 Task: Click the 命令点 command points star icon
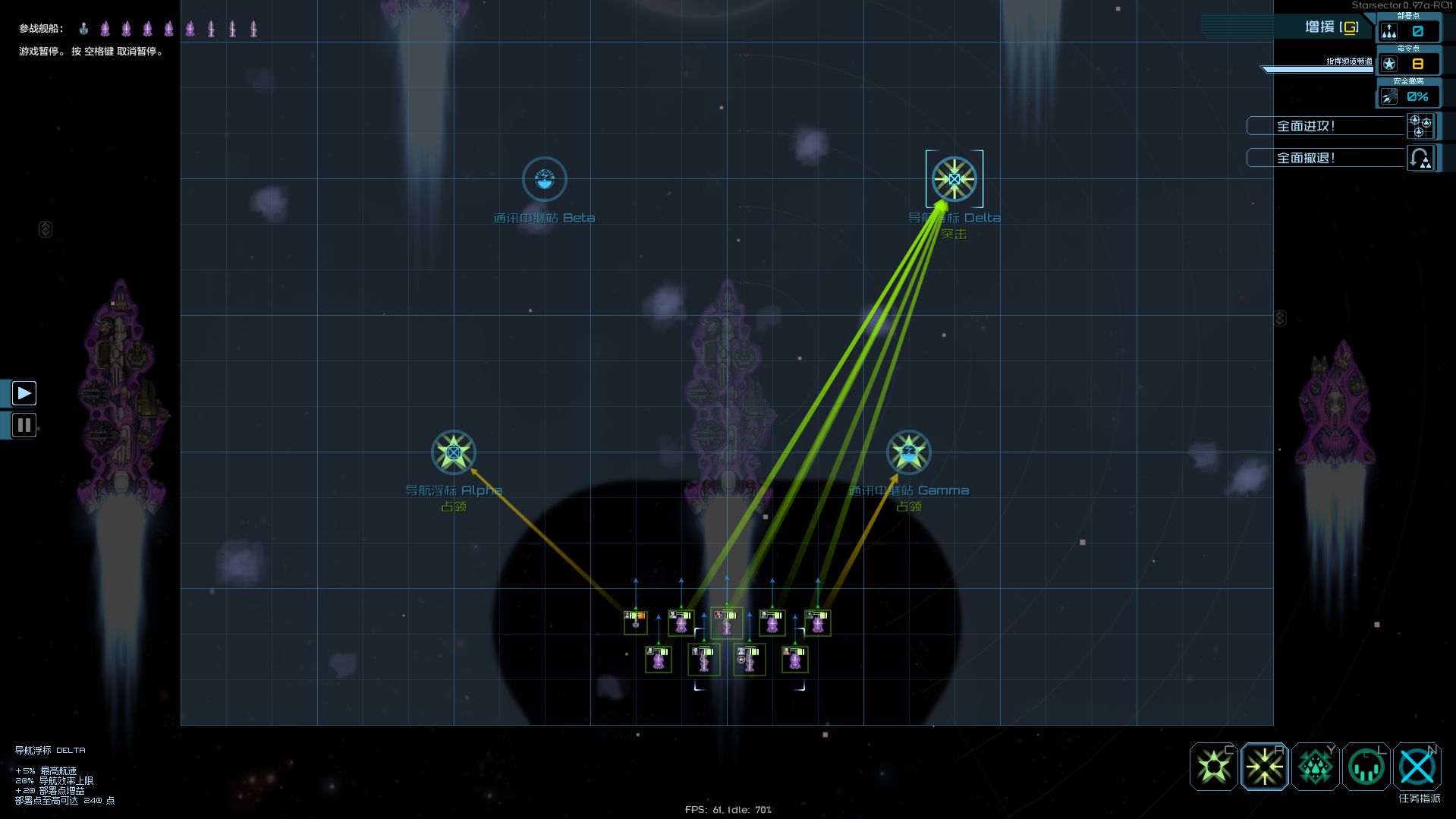point(1391,63)
